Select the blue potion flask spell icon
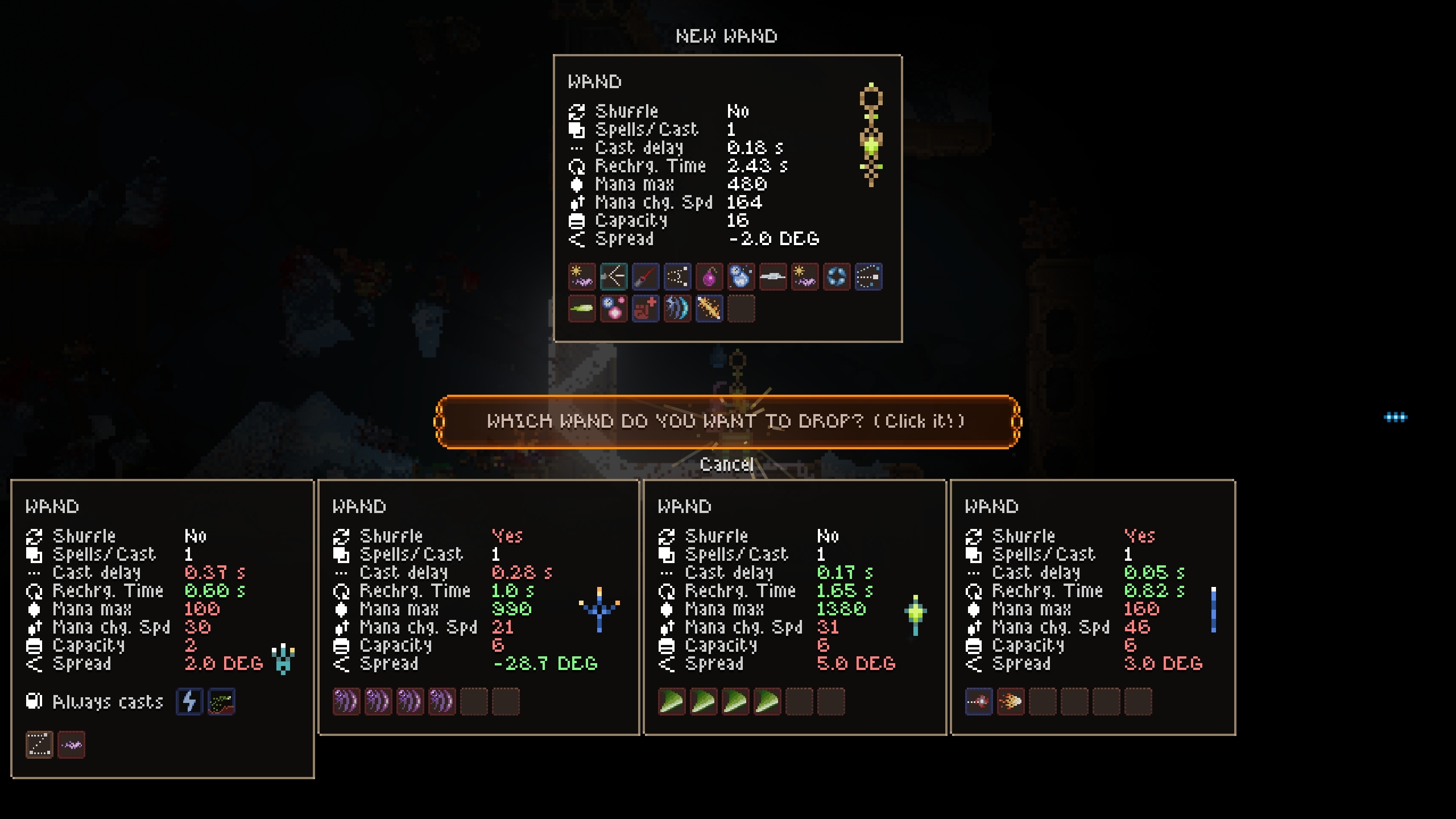The height and width of the screenshot is (819, 1456). coord(741,277)
